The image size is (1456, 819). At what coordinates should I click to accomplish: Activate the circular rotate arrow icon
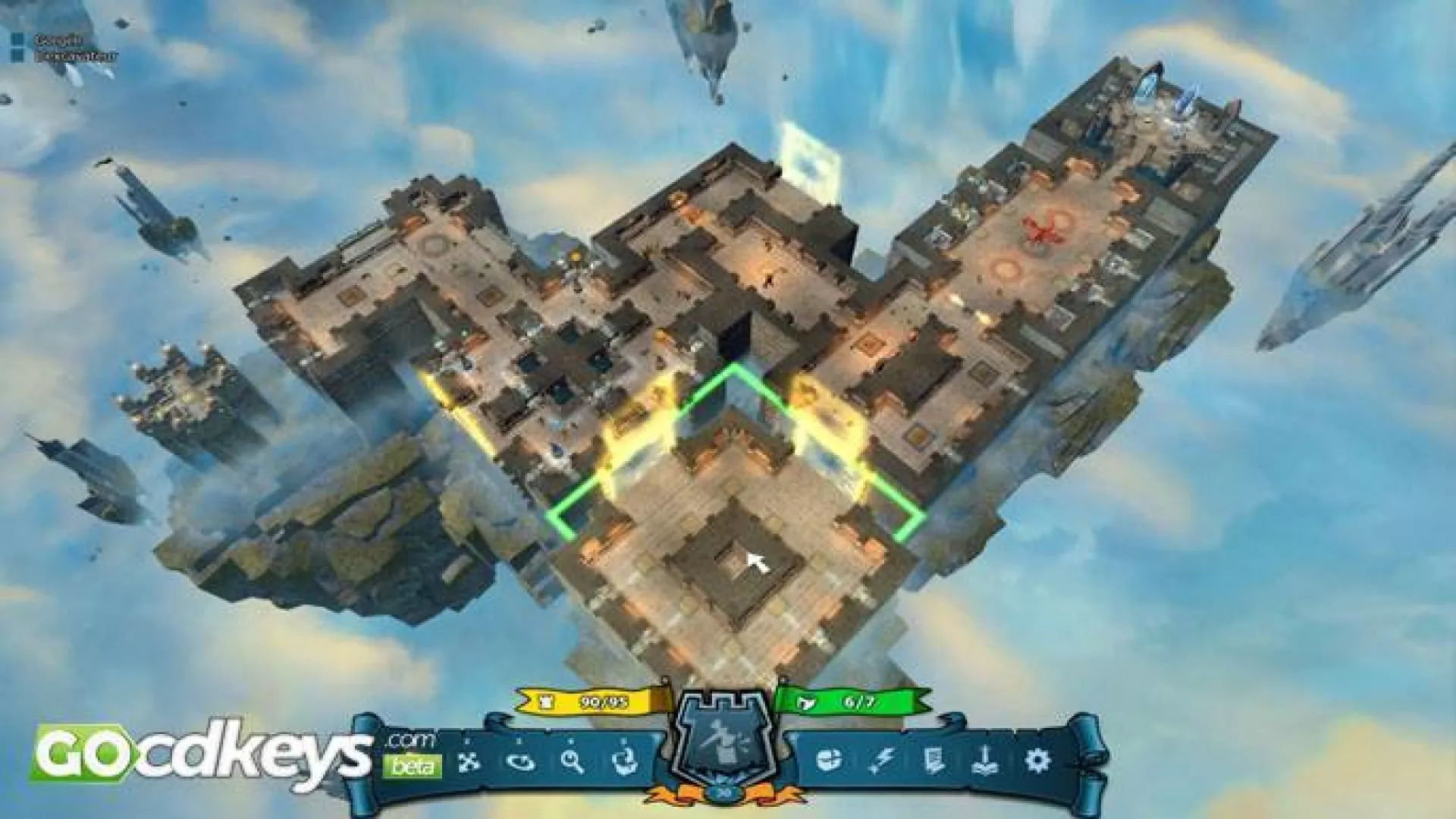(x=521, y=761)
